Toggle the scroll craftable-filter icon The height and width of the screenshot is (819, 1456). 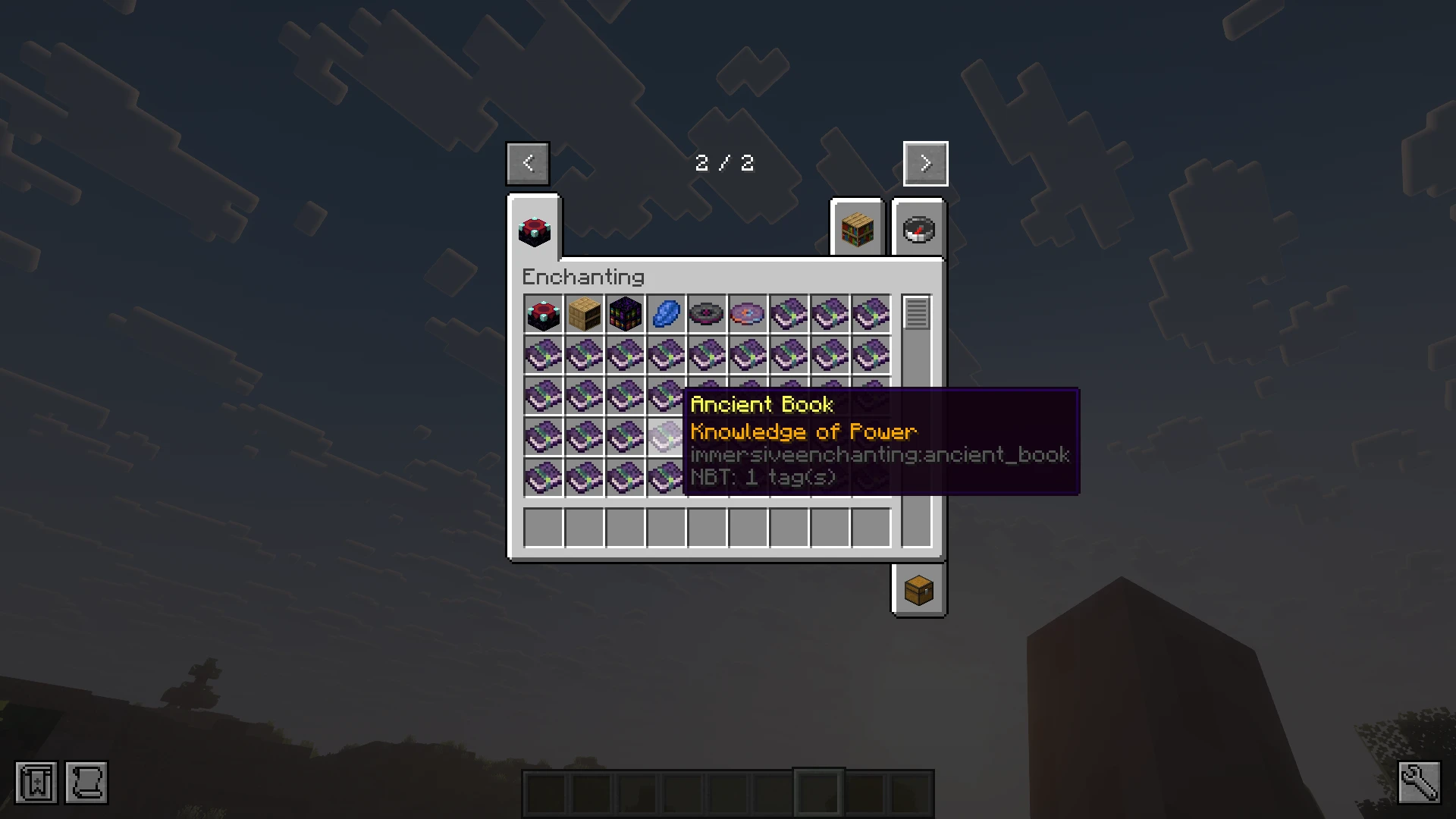point(86,783)
